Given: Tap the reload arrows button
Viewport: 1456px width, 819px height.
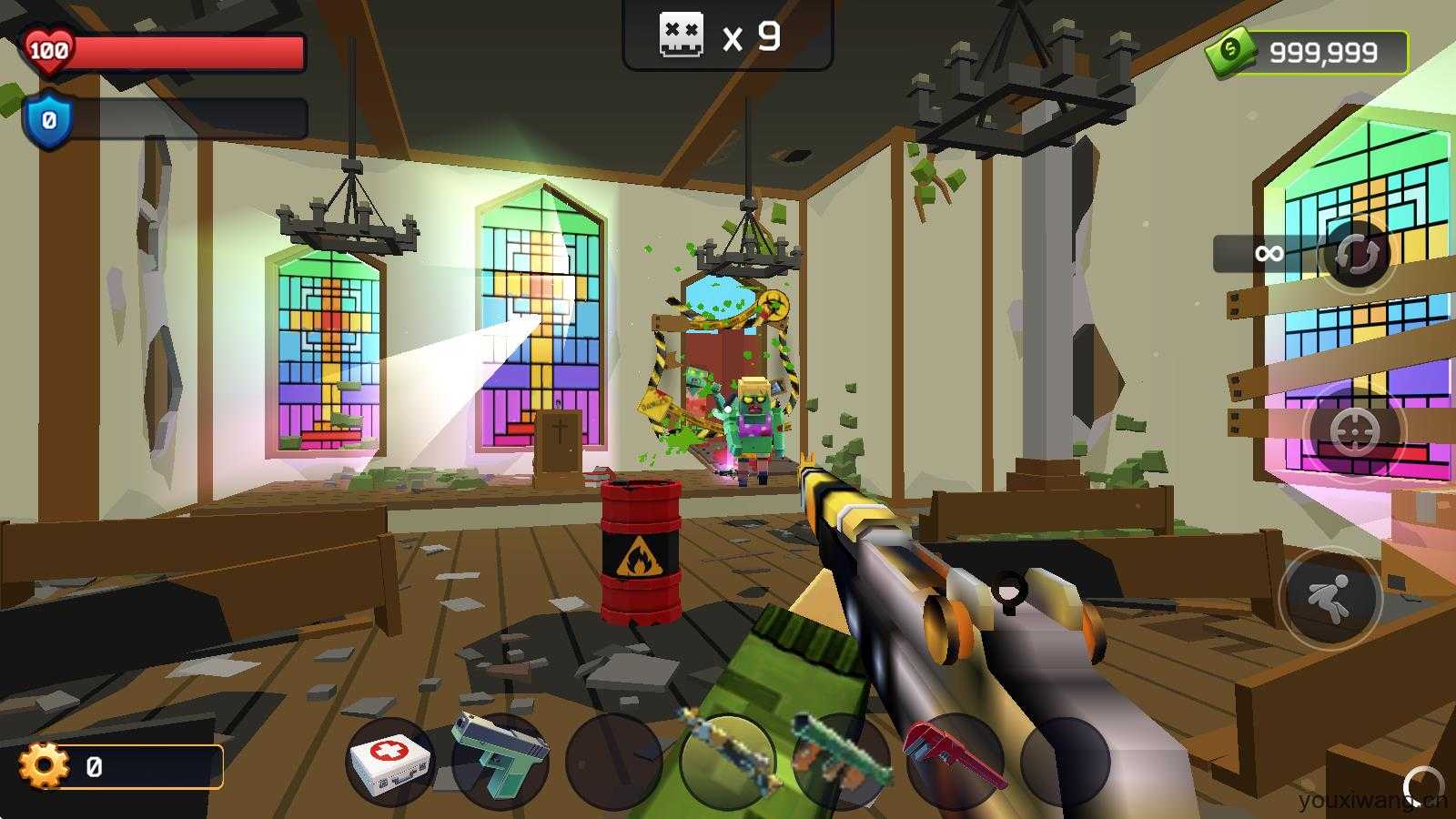Looking at the screenshot, I should tap(1356, 255).
